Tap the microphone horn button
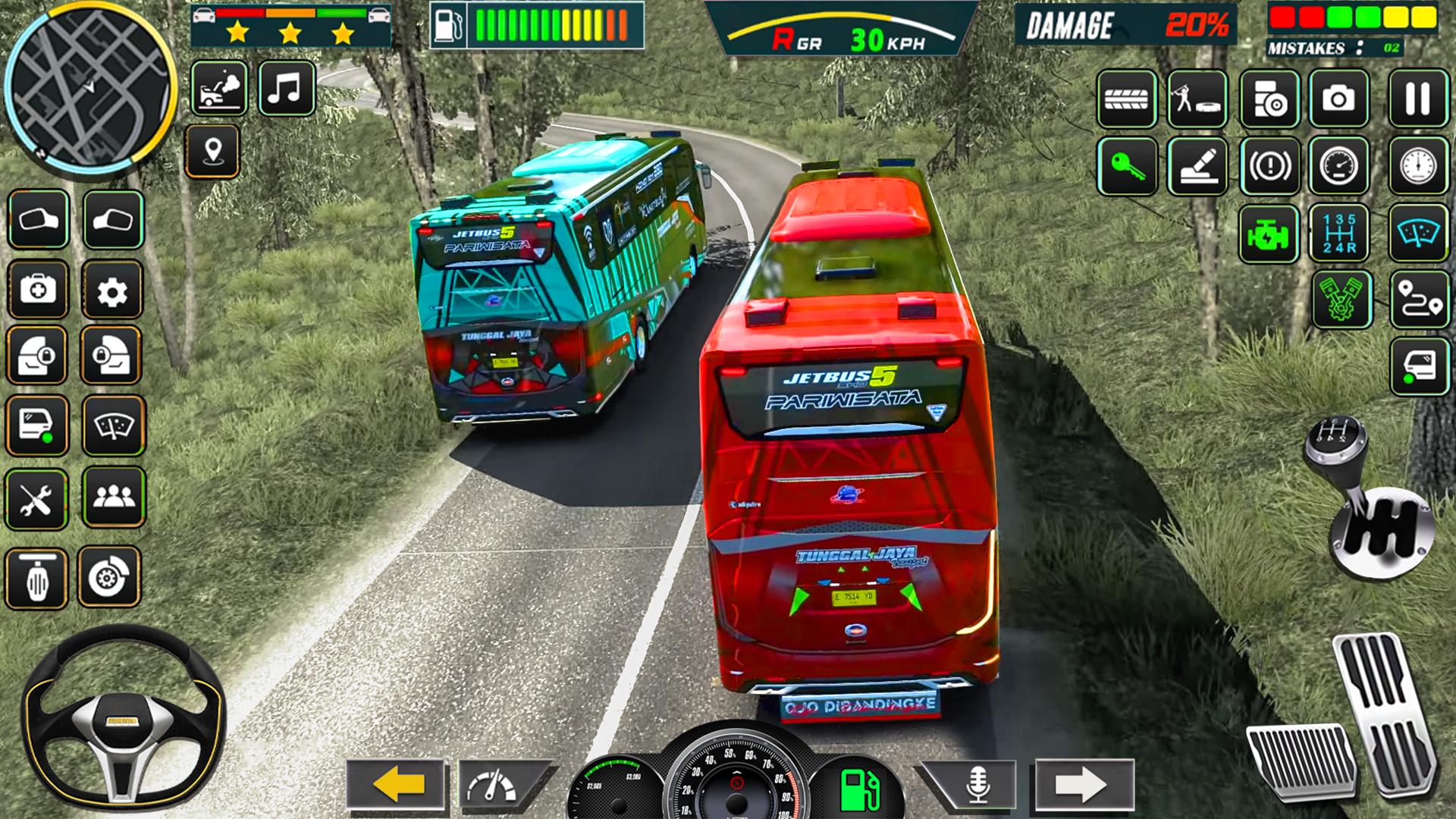Screen dimensions: 1456x819 (x=977, y=783)
